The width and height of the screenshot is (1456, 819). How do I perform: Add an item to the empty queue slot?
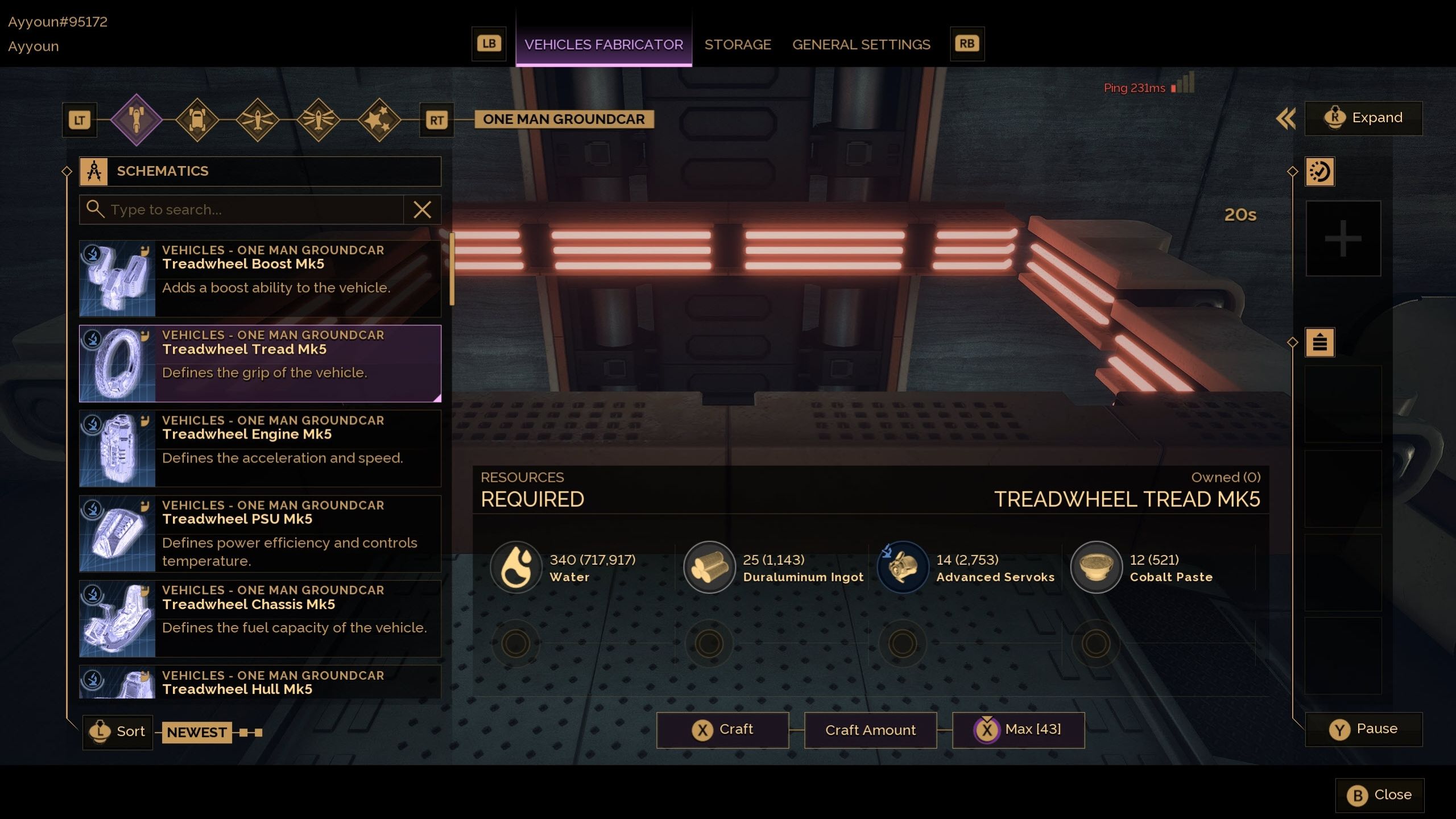1343,238
